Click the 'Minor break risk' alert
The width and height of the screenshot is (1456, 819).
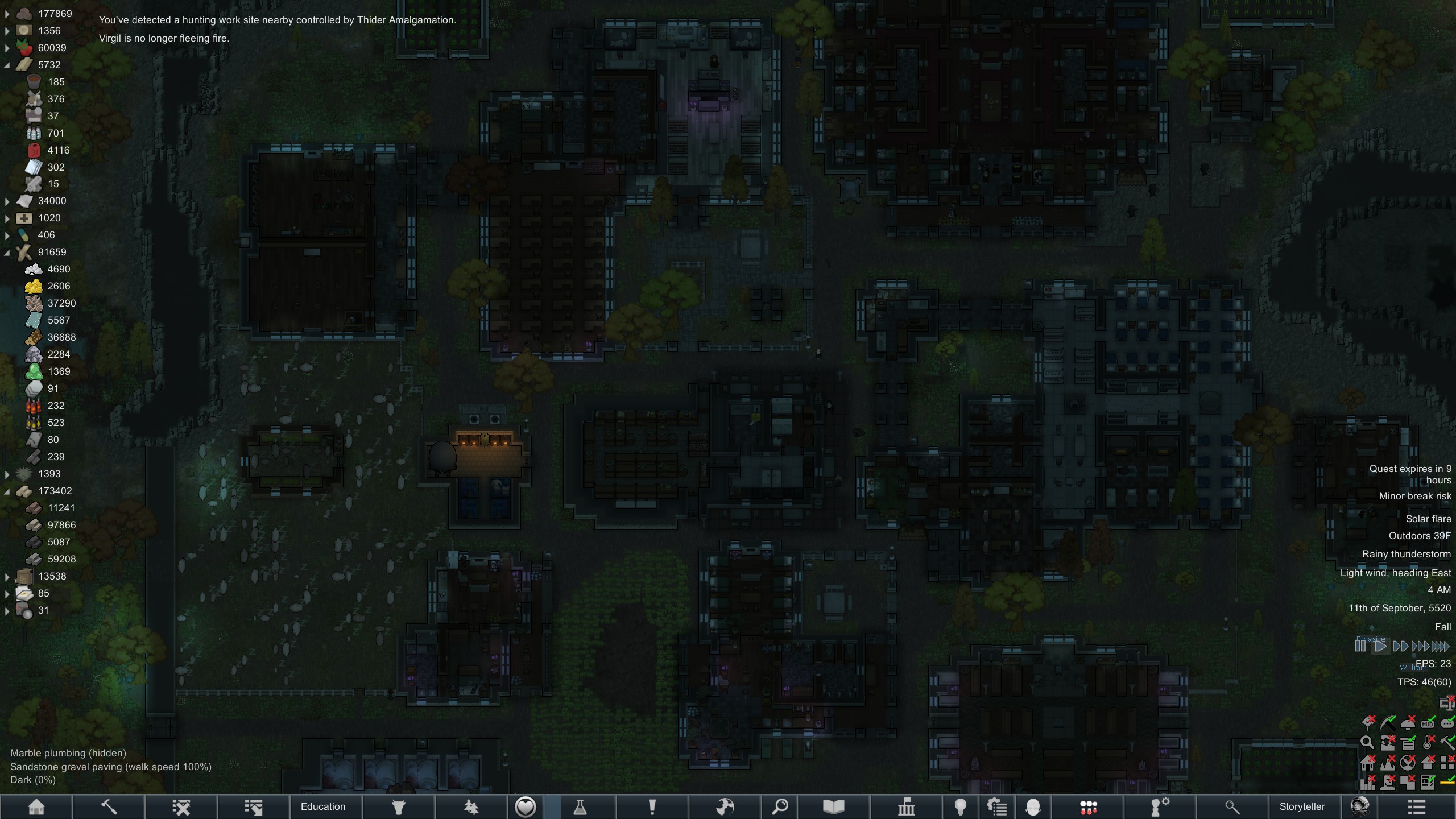pos(1414,496)
